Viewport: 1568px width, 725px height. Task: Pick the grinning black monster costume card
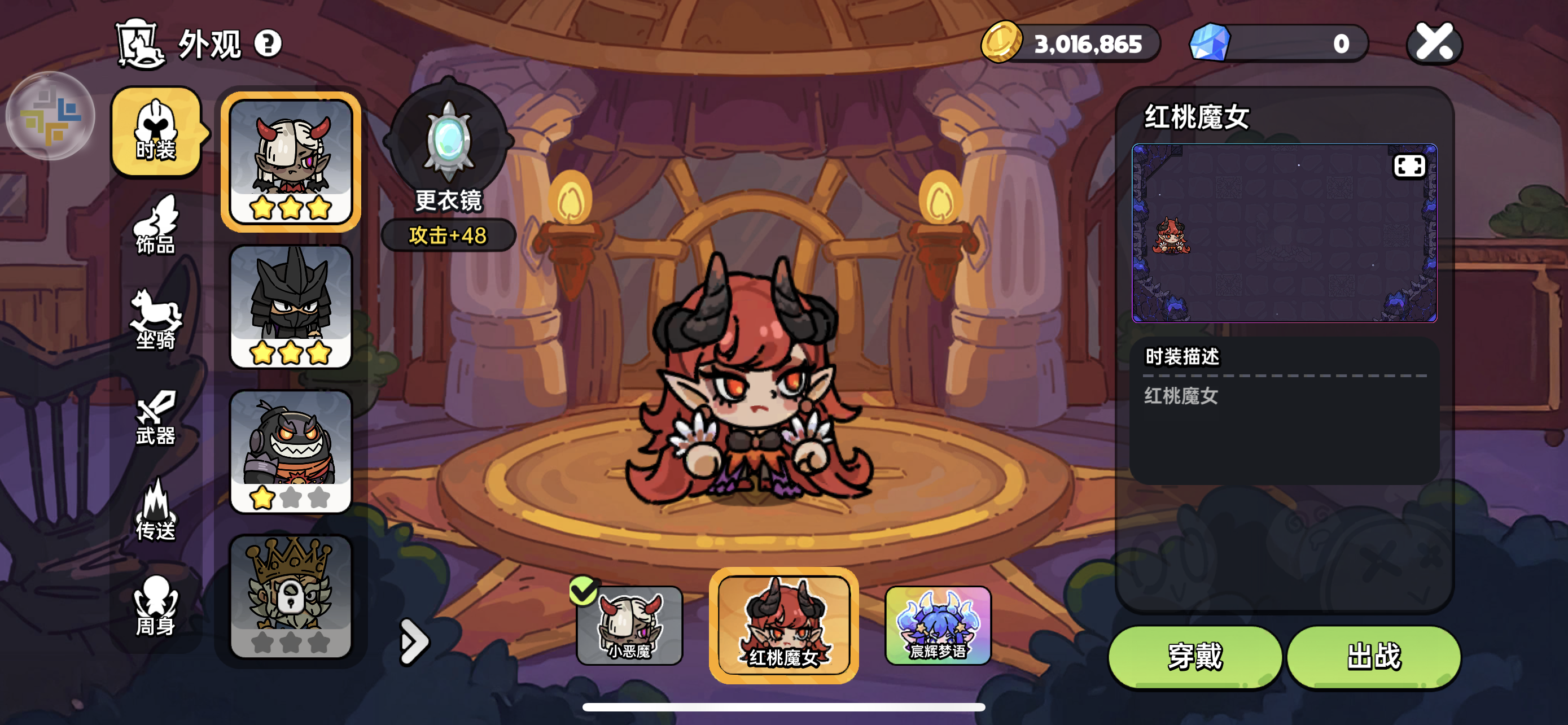(x=291, y=451)
